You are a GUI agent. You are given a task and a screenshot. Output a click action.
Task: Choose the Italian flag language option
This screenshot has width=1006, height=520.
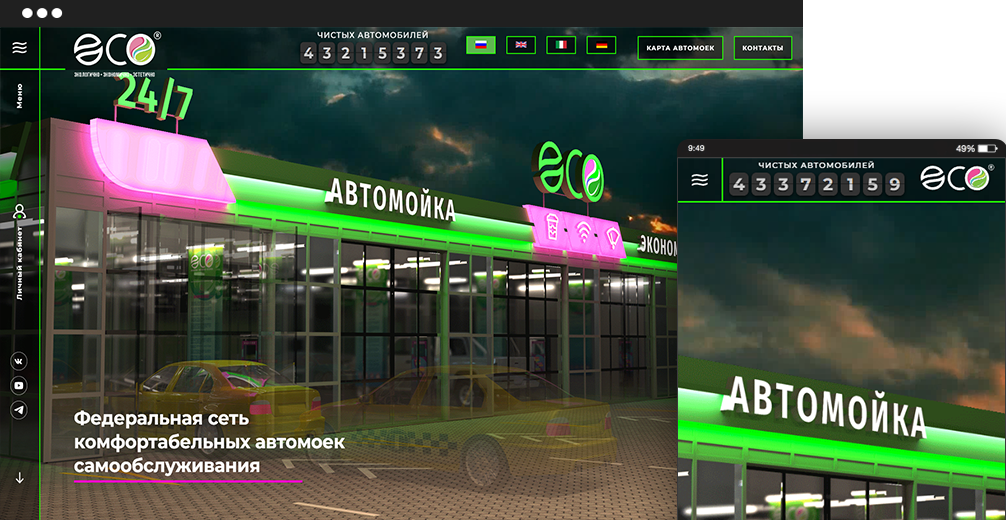(x=561, y=45)
